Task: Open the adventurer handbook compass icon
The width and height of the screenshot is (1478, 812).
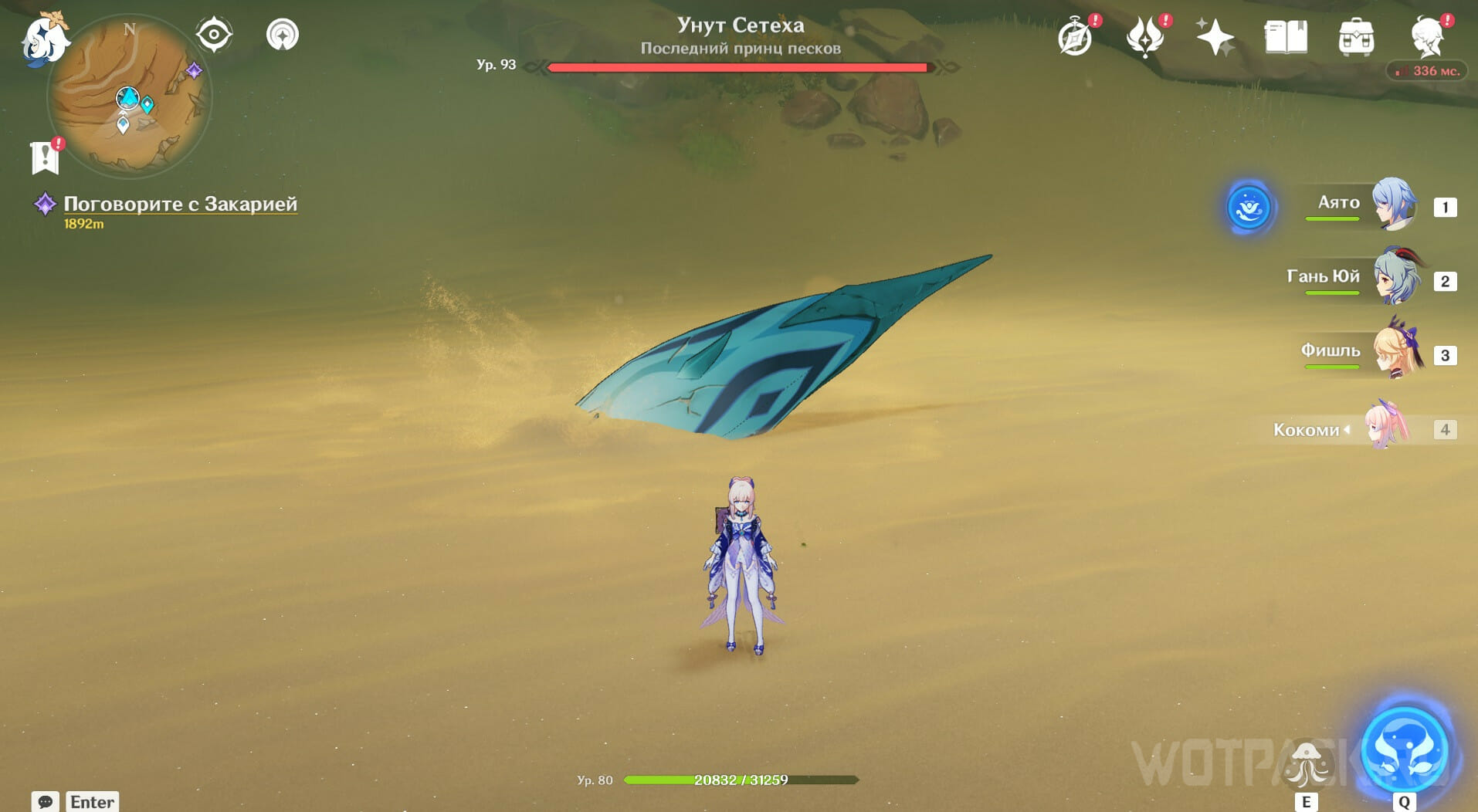Action: click(1075, 36)
